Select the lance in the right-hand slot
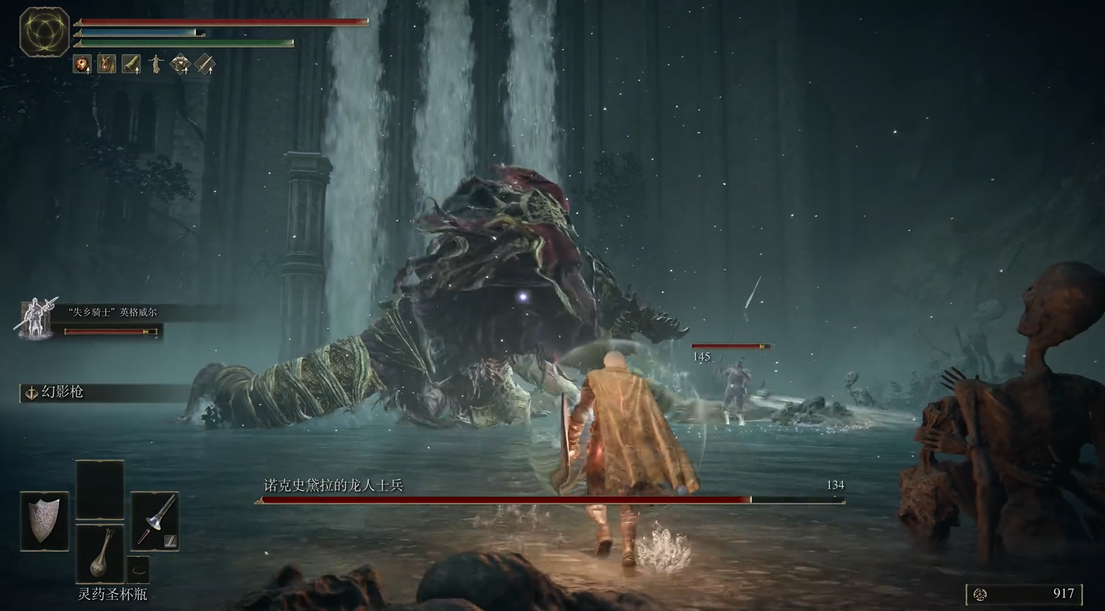The width and height of the screenshot is (1105, 611). pyautogui.click(x=155, y=520)
